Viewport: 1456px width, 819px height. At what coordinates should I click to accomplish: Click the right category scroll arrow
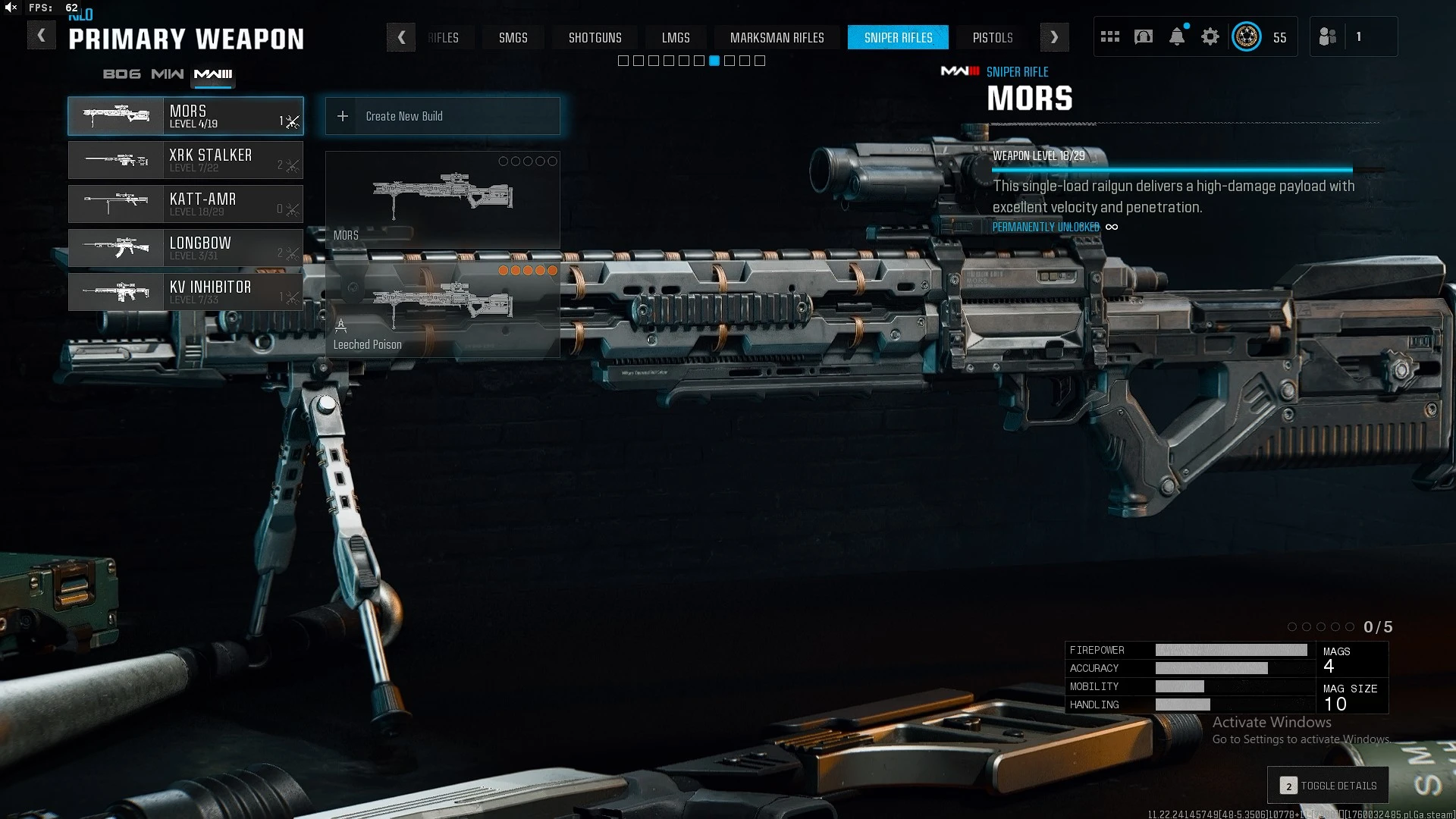pyautogui.click(x=1054, y=37)
